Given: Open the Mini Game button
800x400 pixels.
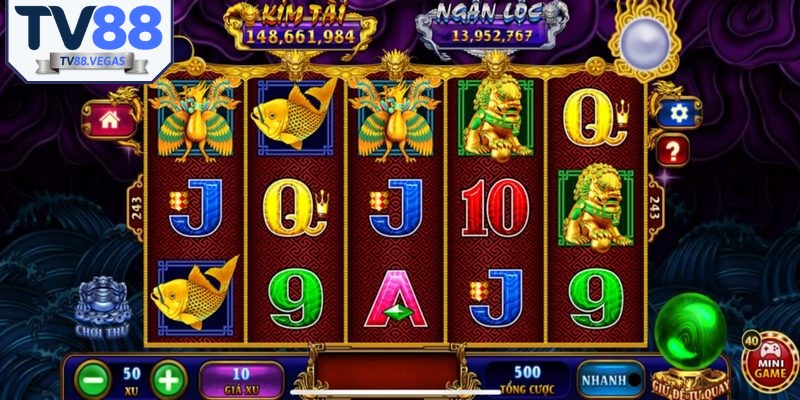Looking at the screenshot, I should 770,360.
